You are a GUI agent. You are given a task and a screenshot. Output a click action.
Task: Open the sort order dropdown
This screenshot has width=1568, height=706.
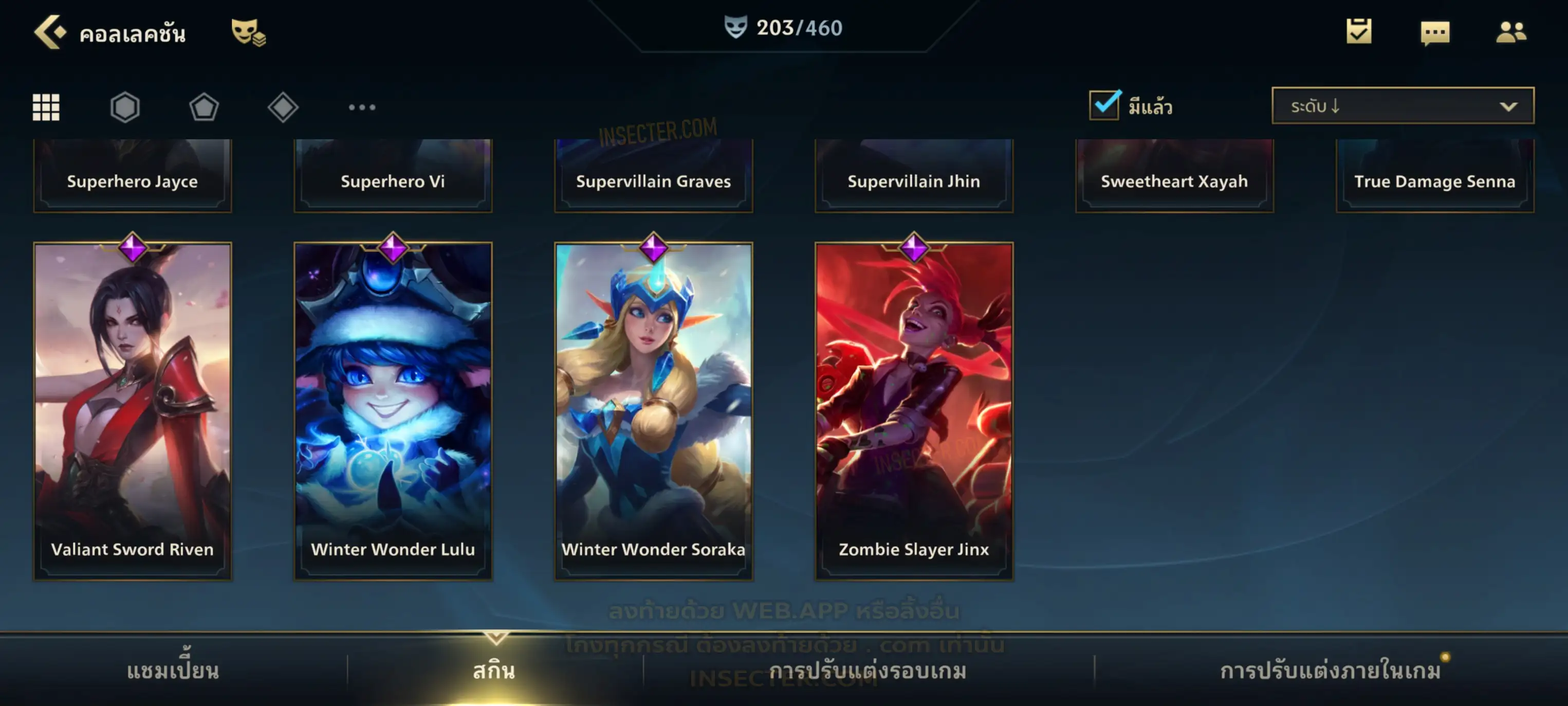[x=1403, y=106]
